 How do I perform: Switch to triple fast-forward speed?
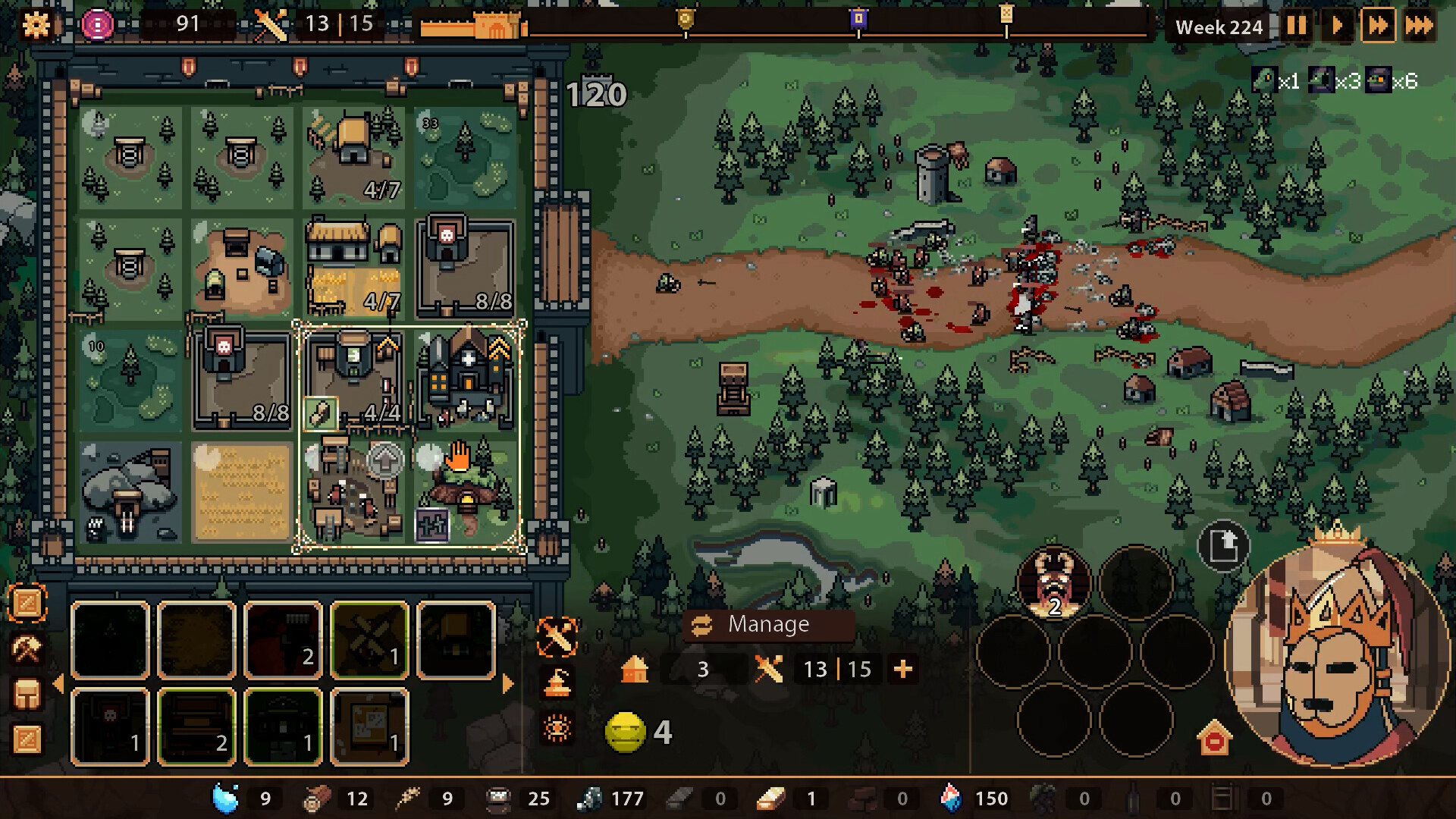click(x=1419, y=26)
